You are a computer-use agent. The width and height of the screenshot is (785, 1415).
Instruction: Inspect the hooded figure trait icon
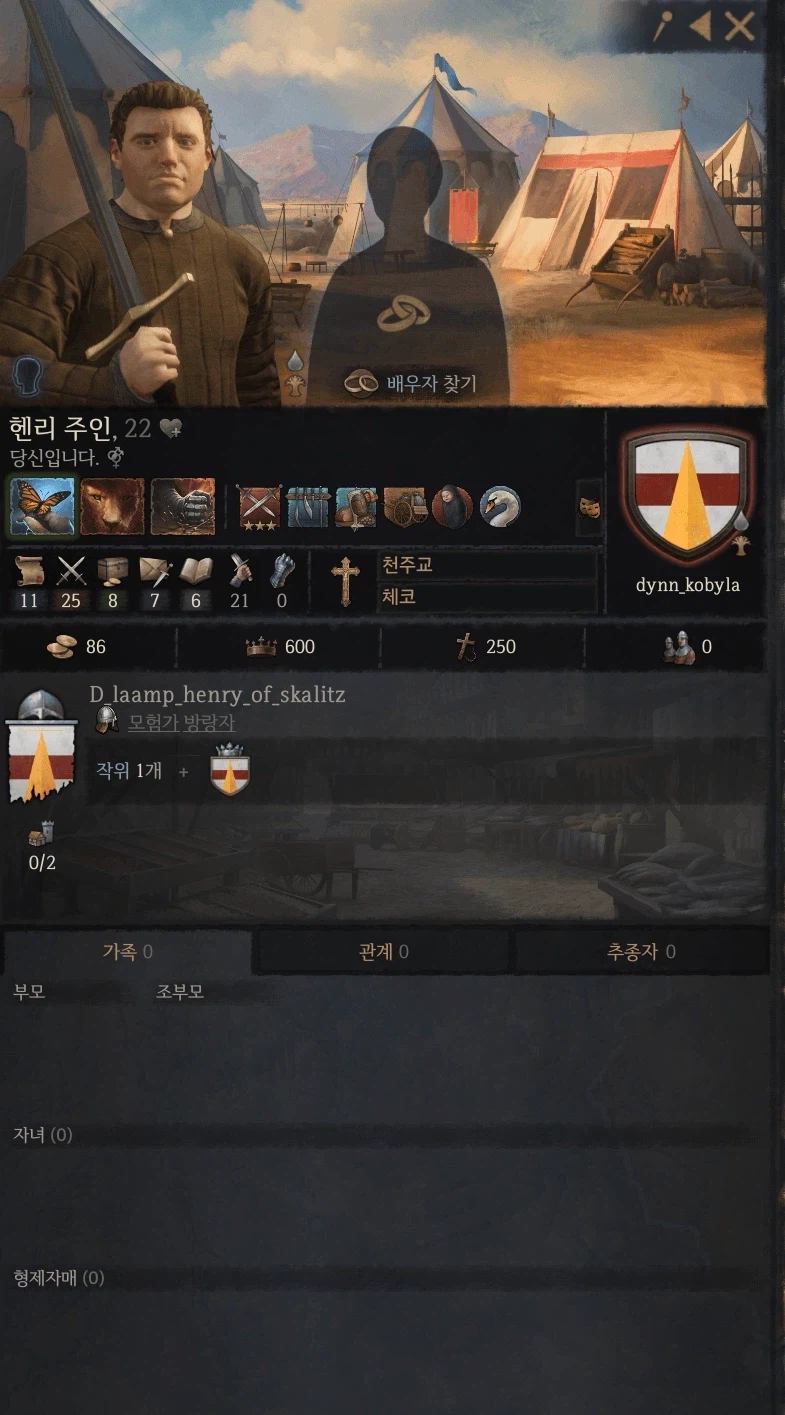coord(452,507)
